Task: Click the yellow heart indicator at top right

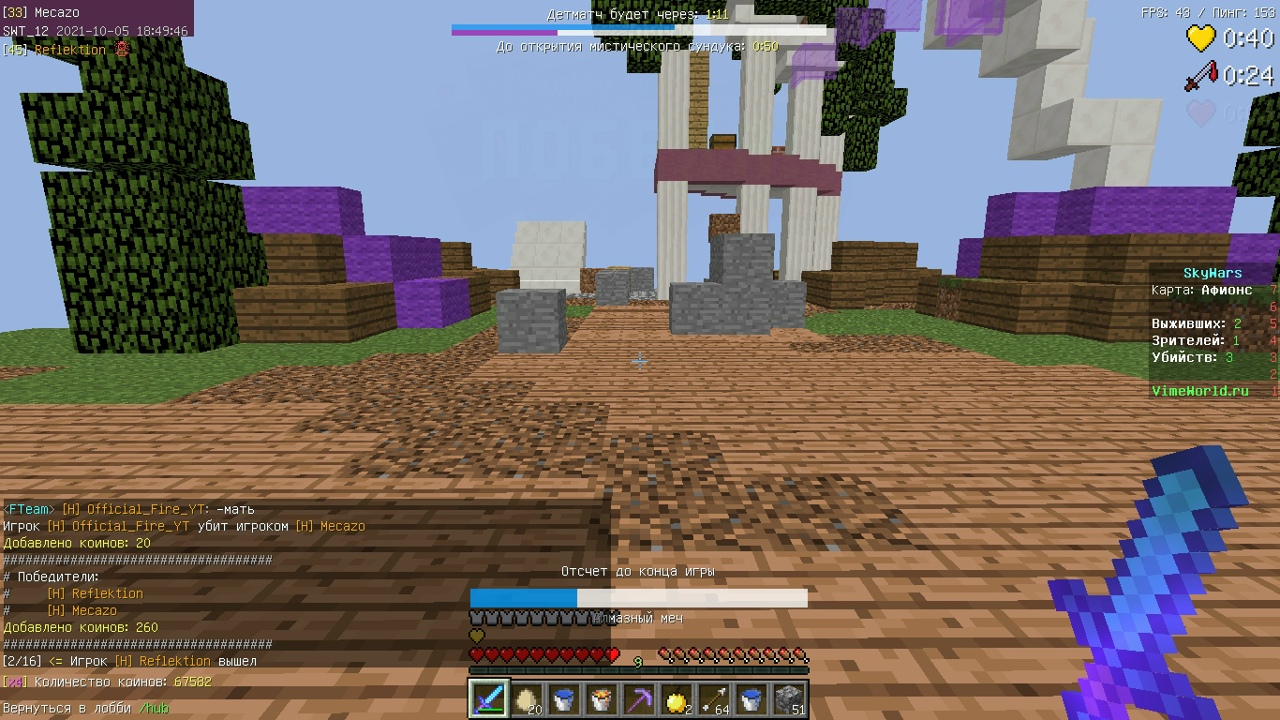Action: pos(1201,39)
